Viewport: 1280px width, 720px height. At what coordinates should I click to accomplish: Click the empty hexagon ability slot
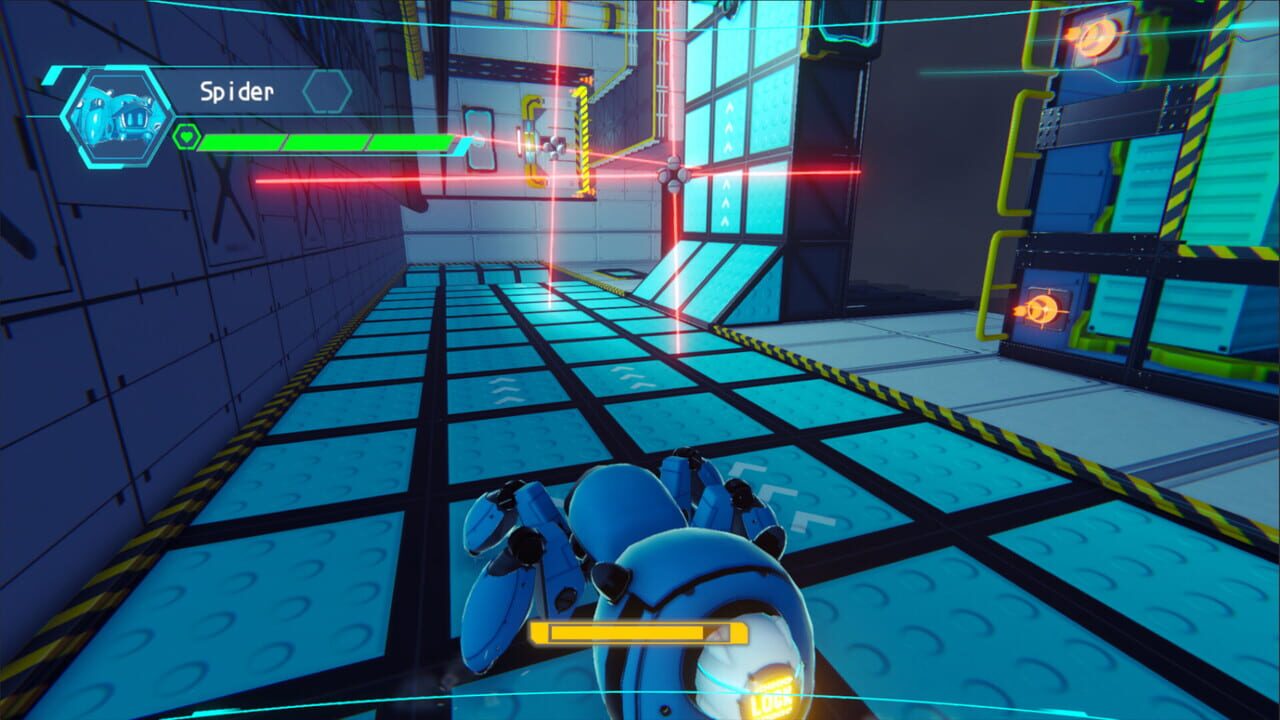pos(325,90)
